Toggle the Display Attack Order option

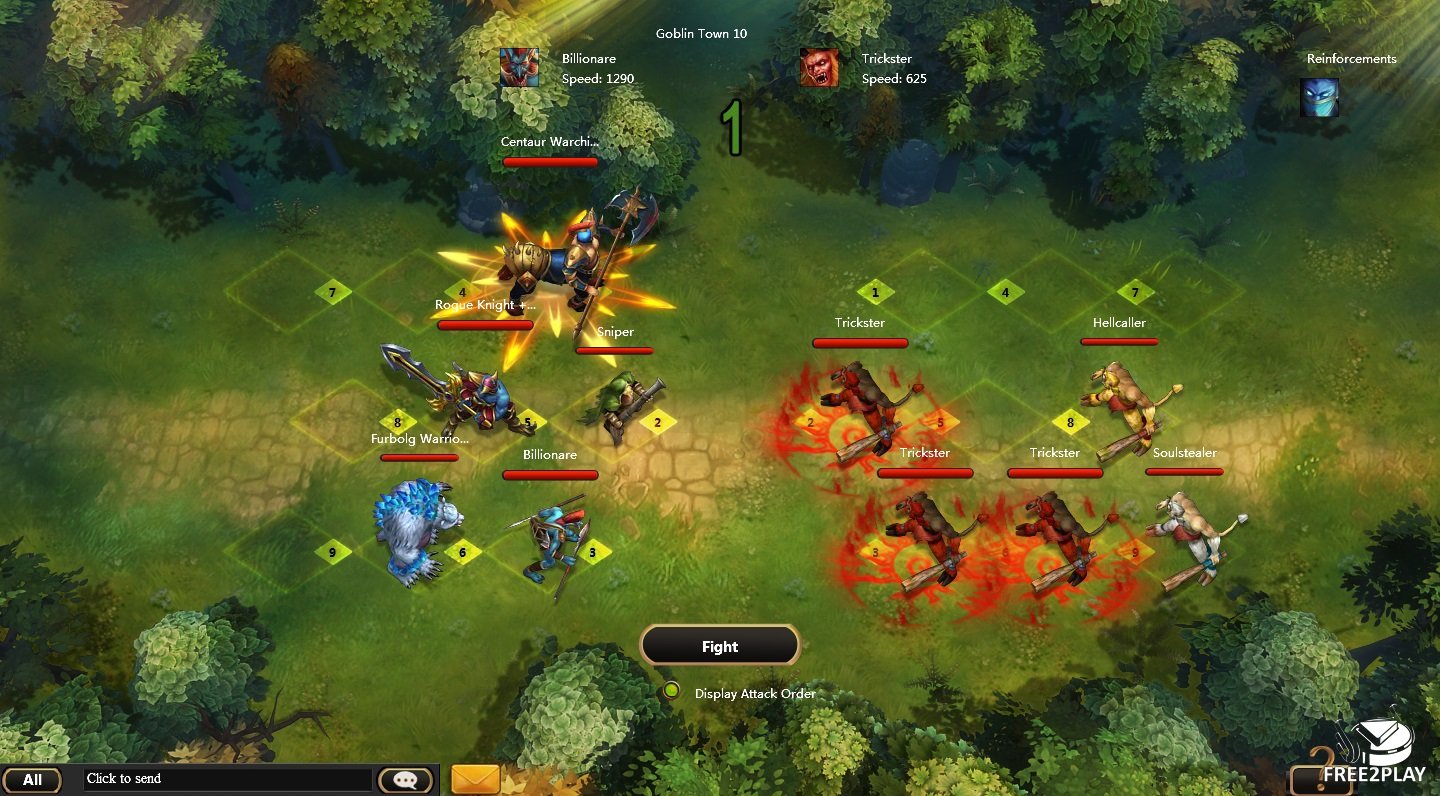click(672, 691)
